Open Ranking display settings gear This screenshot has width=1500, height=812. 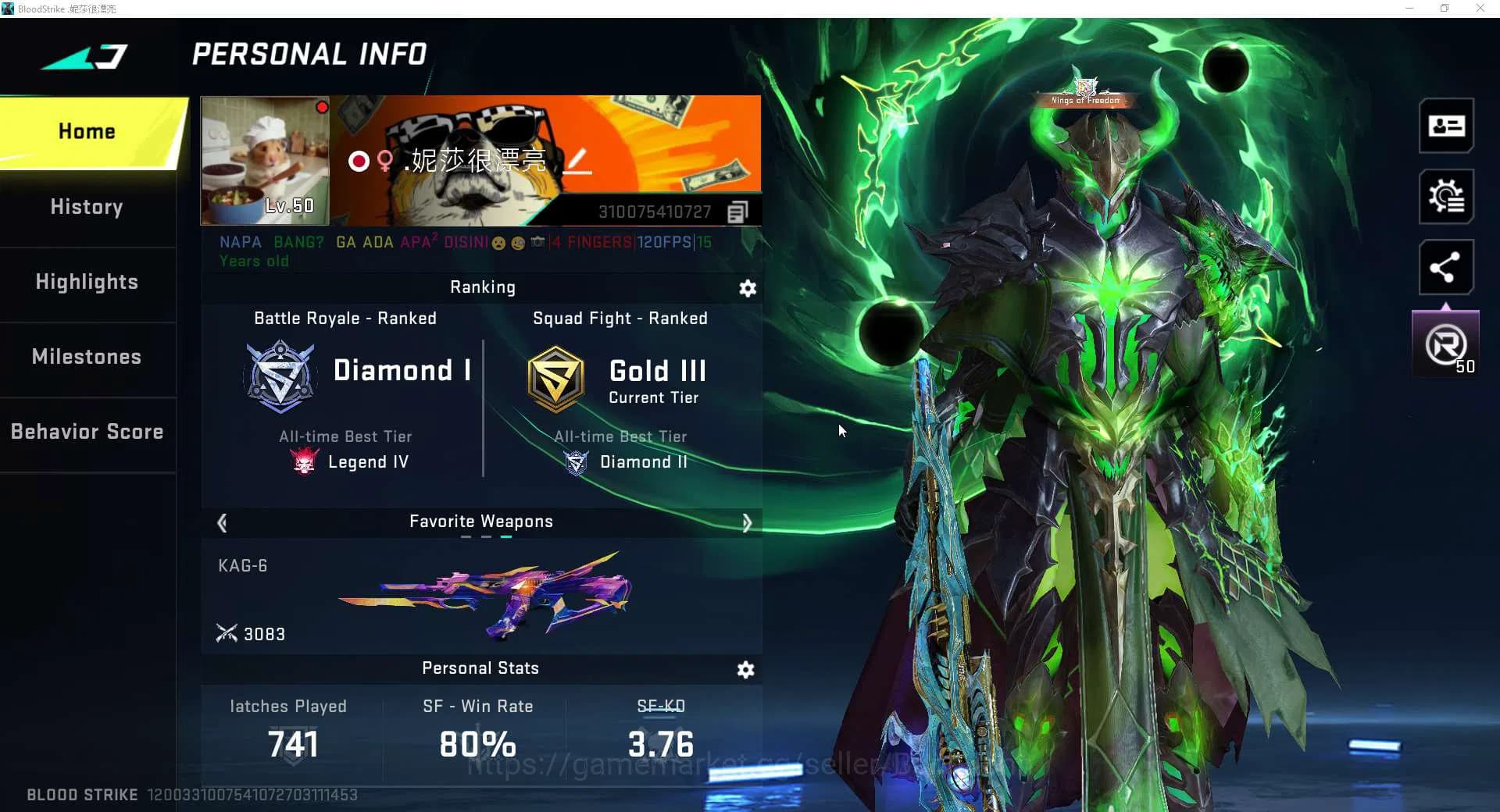[x=748, y=288]
